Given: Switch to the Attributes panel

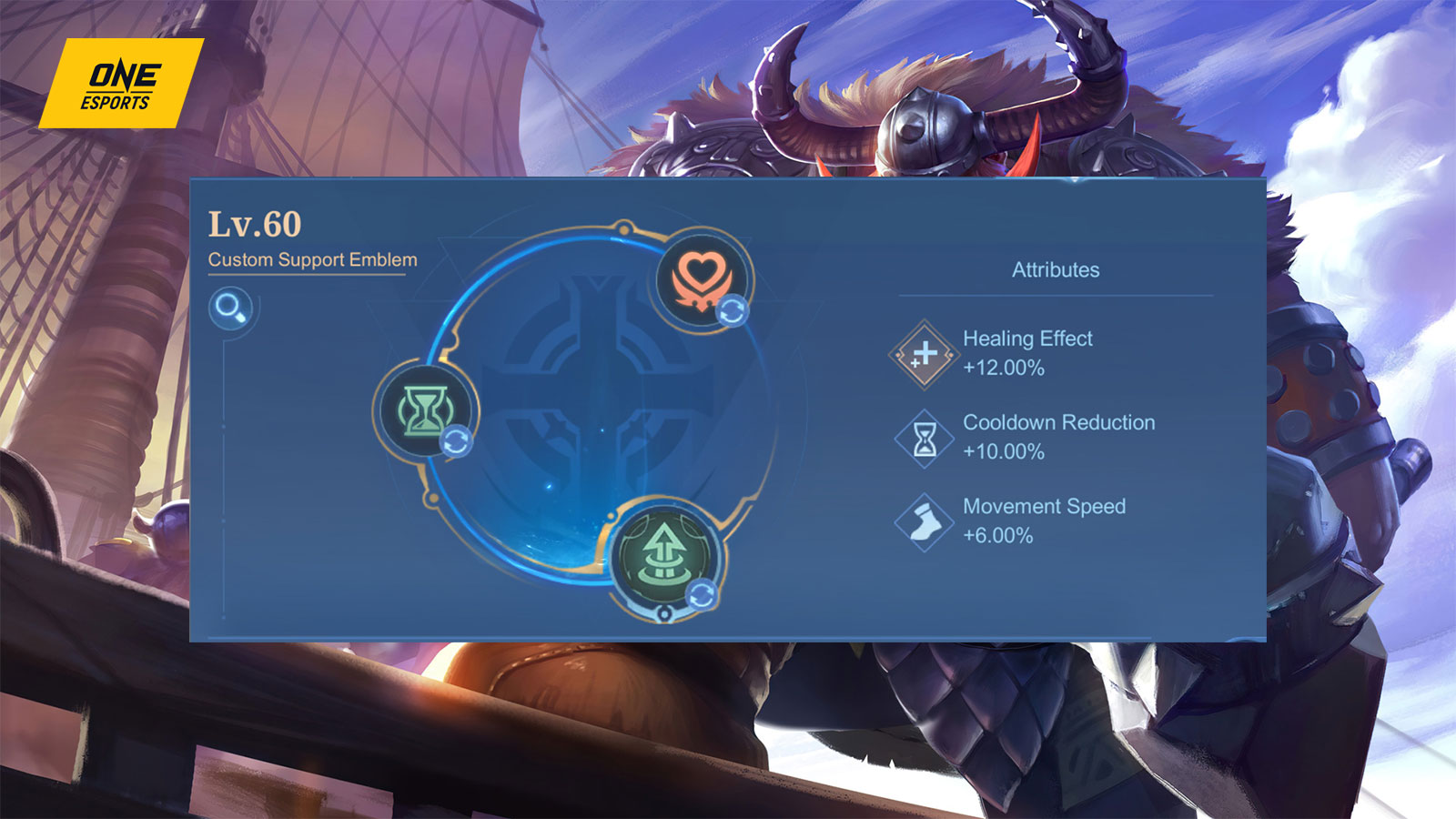Looking at the screenshot, I should pyautogui.click(x=1056, y=269).
